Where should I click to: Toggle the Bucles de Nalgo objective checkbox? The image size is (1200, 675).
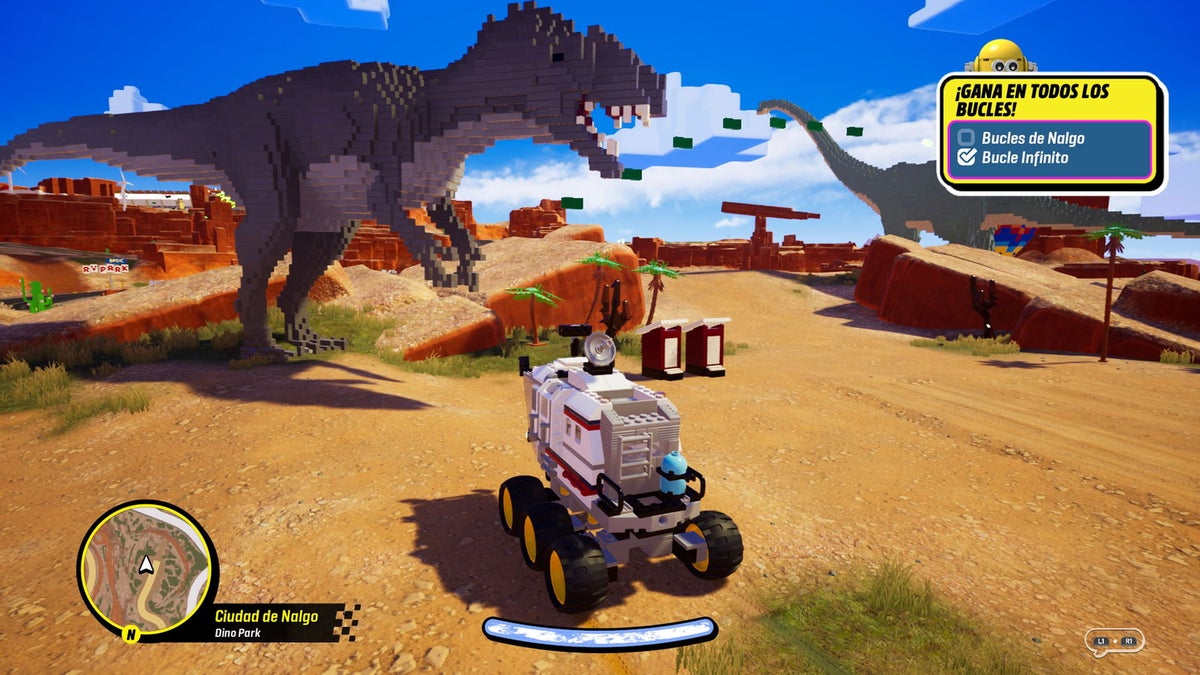966,138
